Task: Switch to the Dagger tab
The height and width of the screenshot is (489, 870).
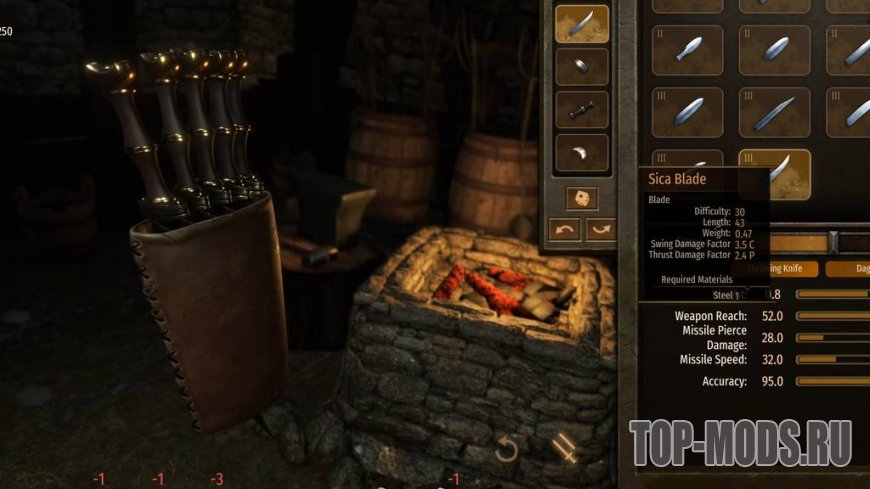Action: tap(858, 269)
